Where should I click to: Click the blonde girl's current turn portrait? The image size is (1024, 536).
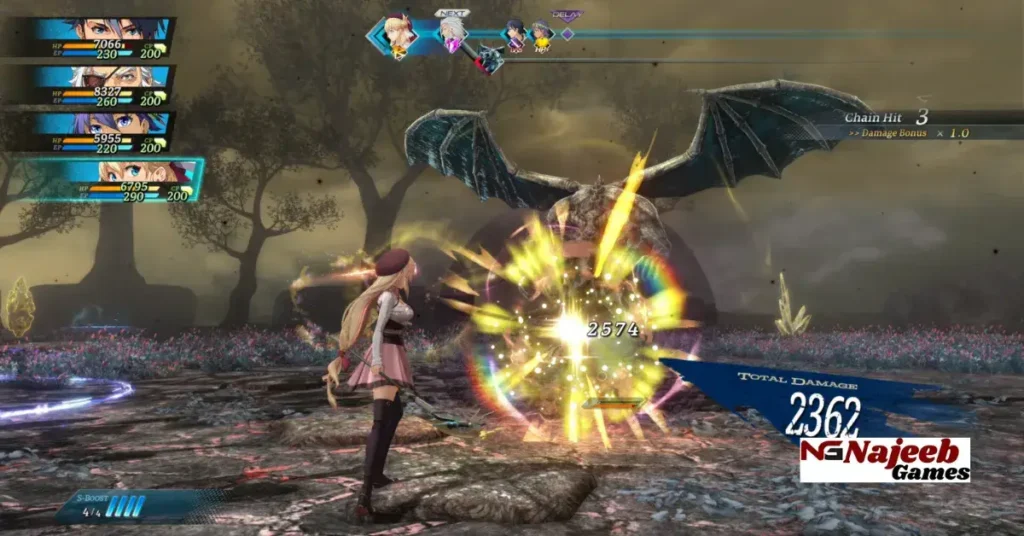[x=402, y=36]
